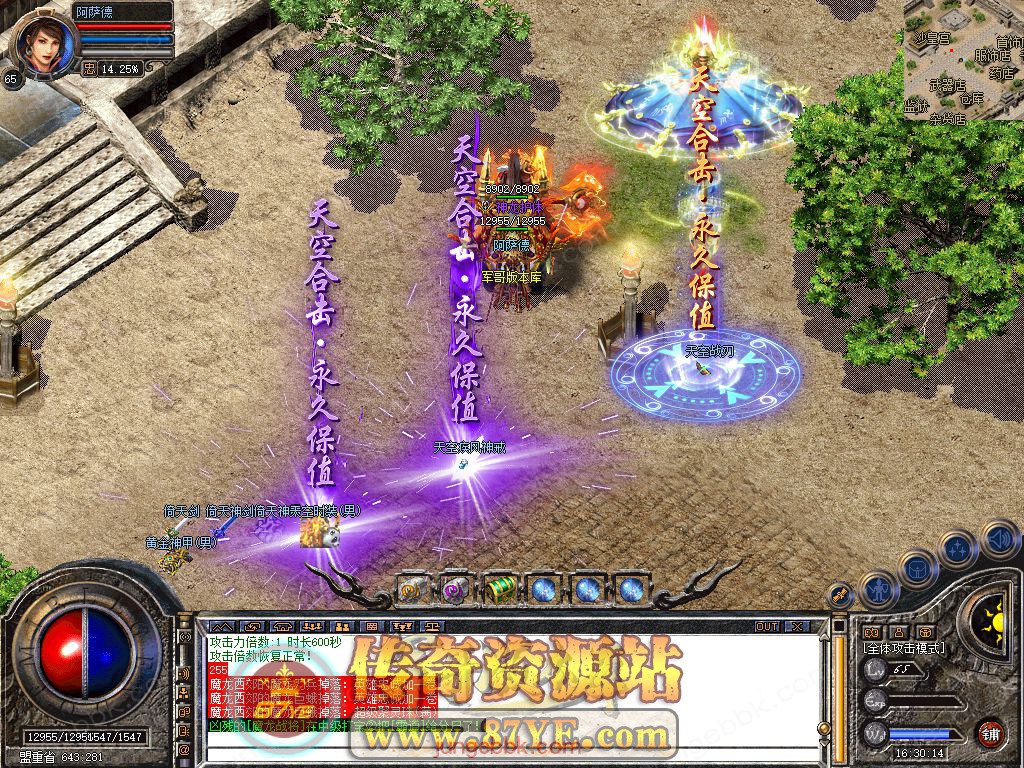The image size is (1024, 768).
Task: Select the @ chat channel button
Action: 184,749
